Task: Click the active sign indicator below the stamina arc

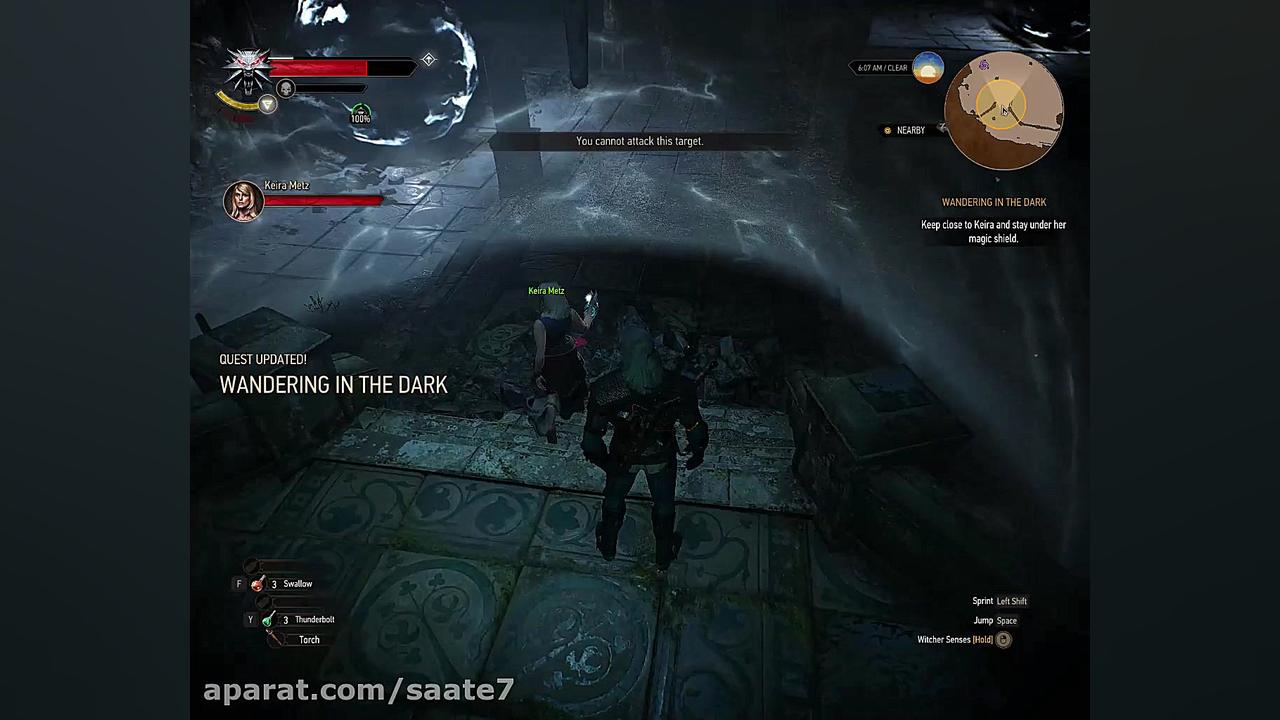Action: click(268, 104)
